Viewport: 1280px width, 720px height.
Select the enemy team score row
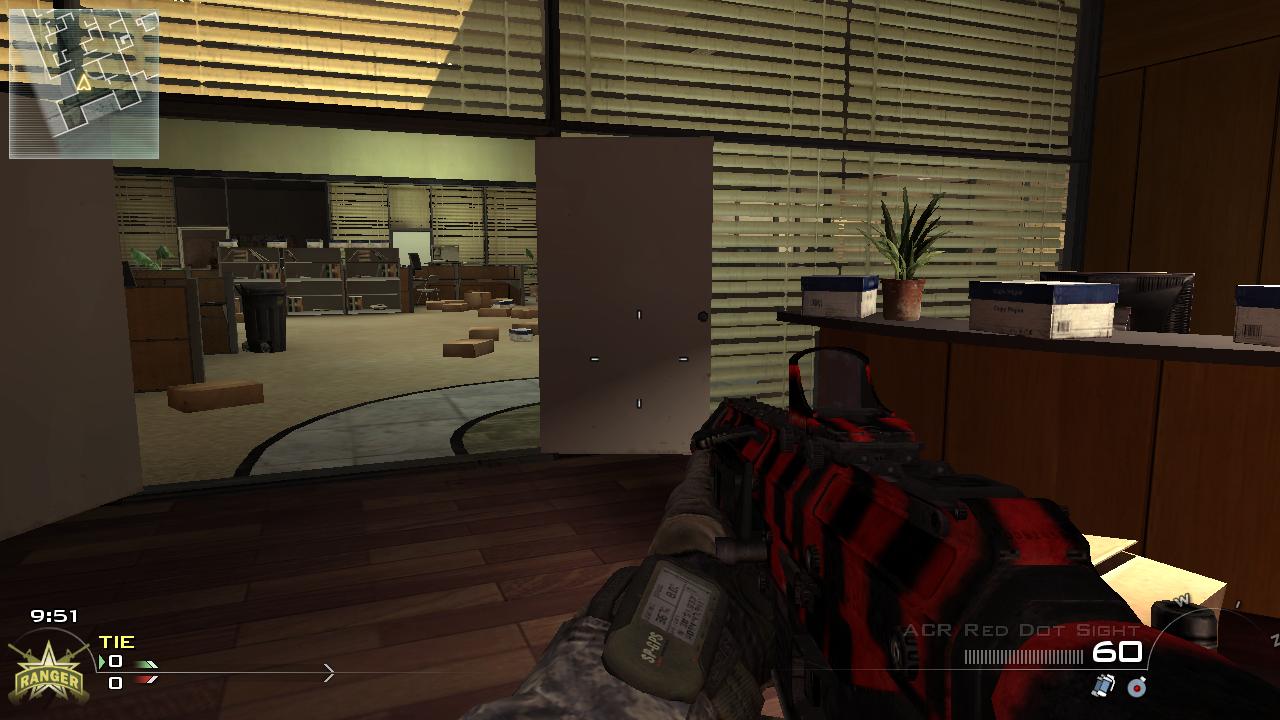coord(115,685)
